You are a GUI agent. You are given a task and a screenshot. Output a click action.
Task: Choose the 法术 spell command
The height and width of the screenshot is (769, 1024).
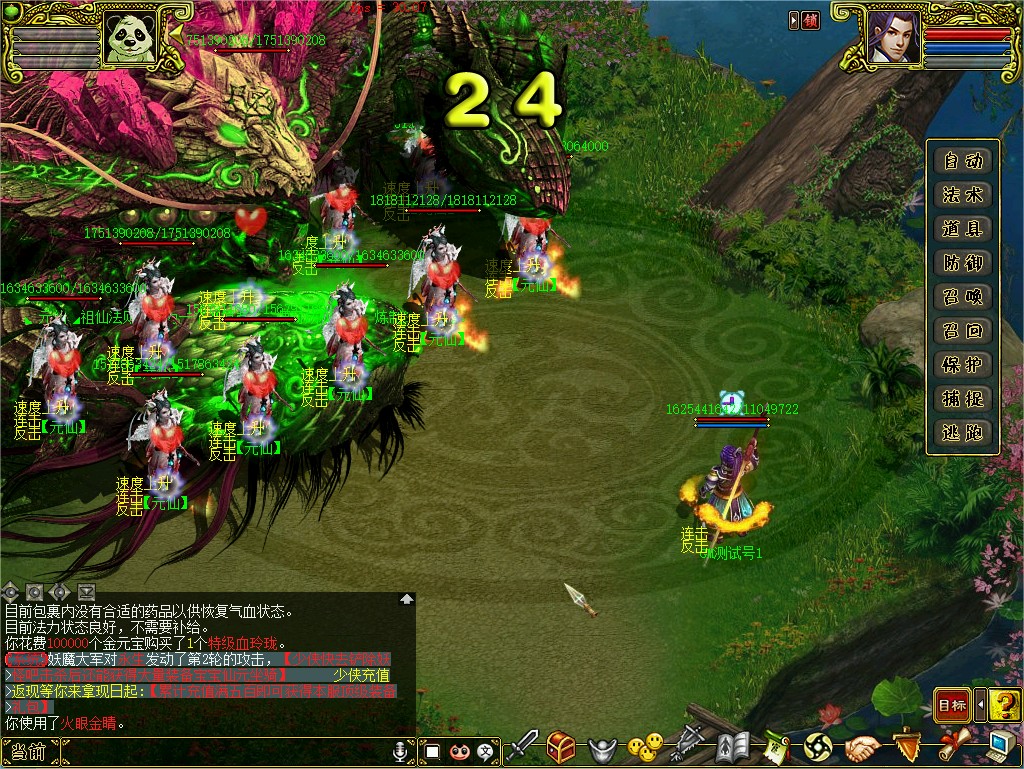(x=962, y=195)
